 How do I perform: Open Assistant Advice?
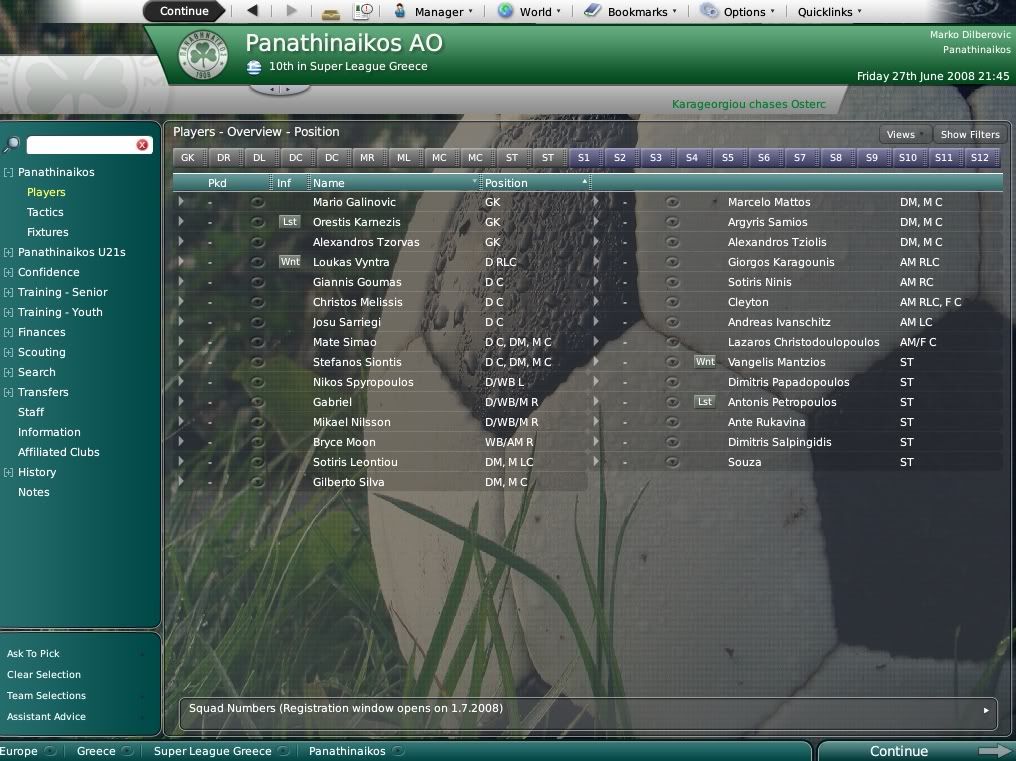(x=46, y=717)
